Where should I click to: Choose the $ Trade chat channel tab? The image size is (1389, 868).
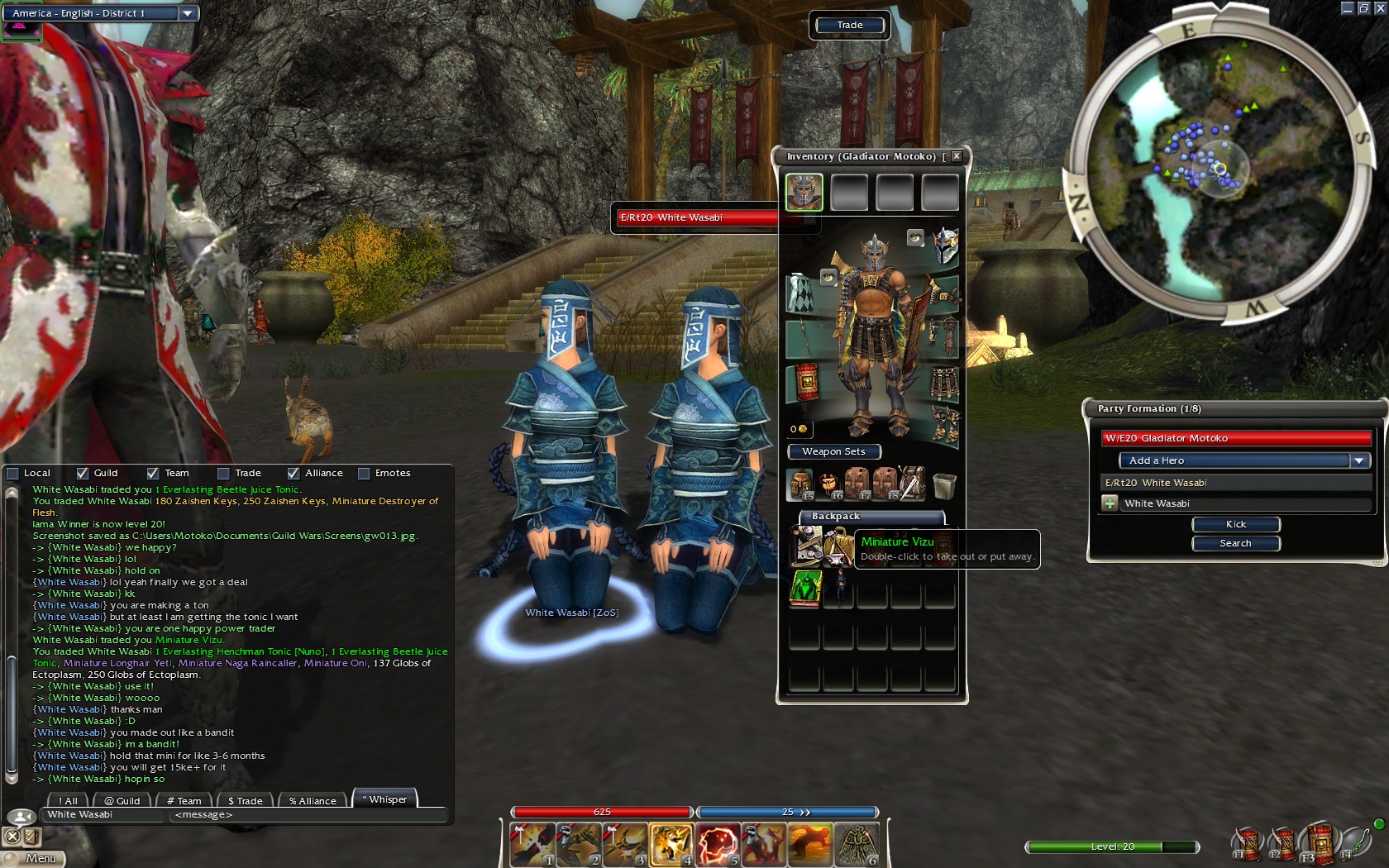coord(246,801)
